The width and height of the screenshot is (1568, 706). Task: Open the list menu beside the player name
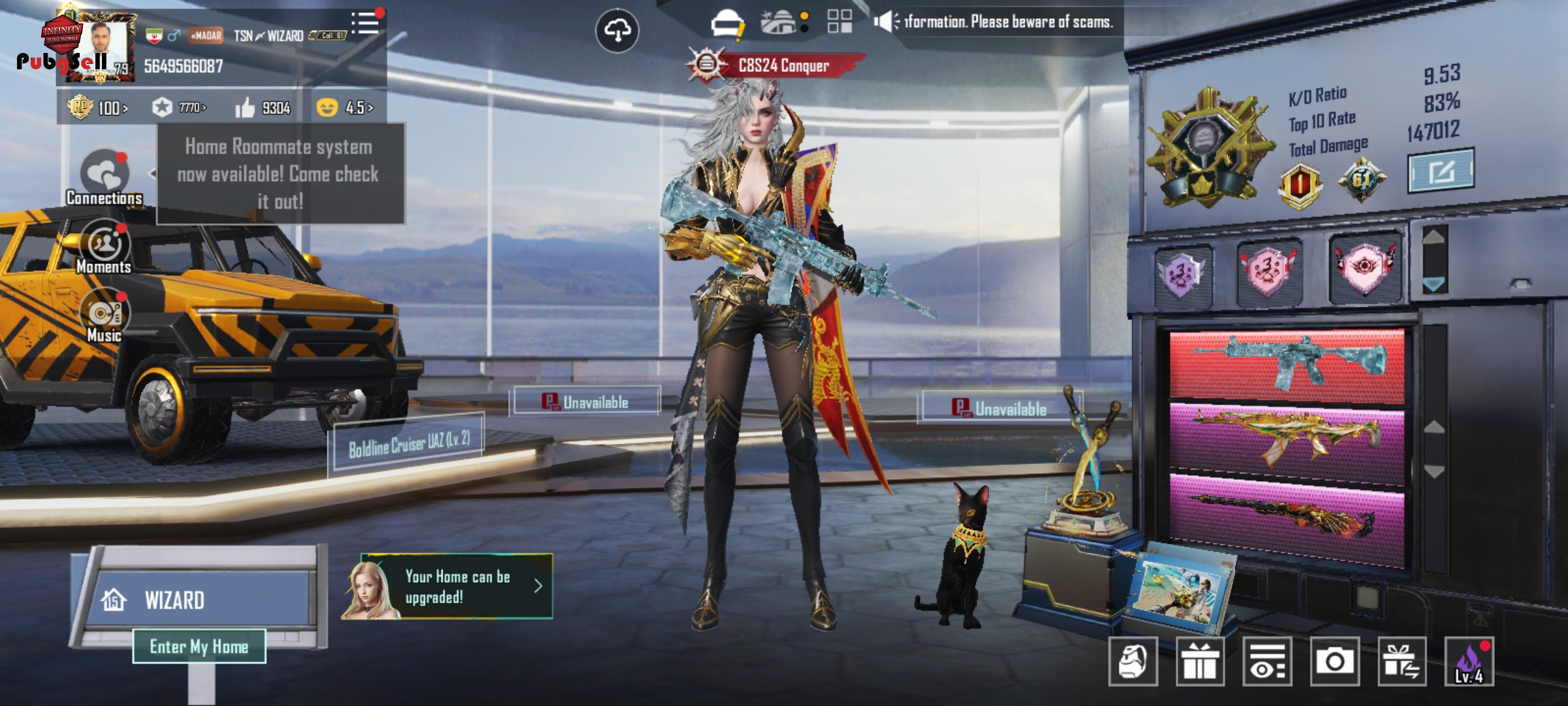click(365, 24)
